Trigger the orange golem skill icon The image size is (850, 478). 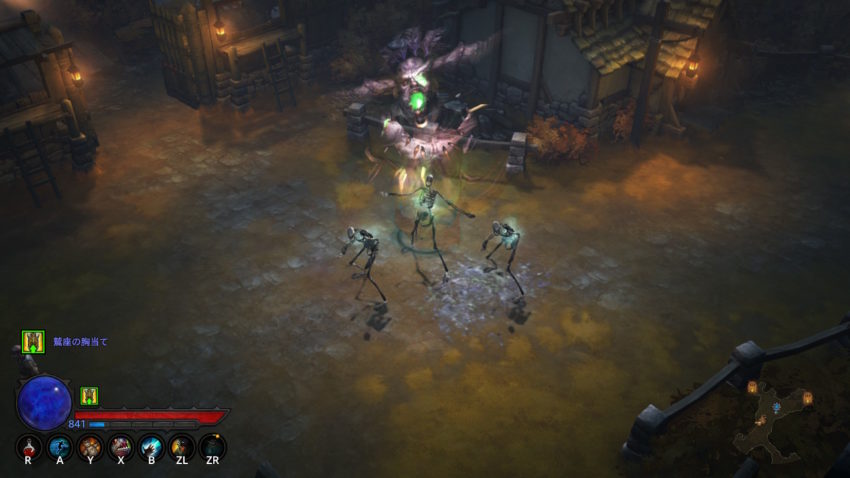(90, 446)
